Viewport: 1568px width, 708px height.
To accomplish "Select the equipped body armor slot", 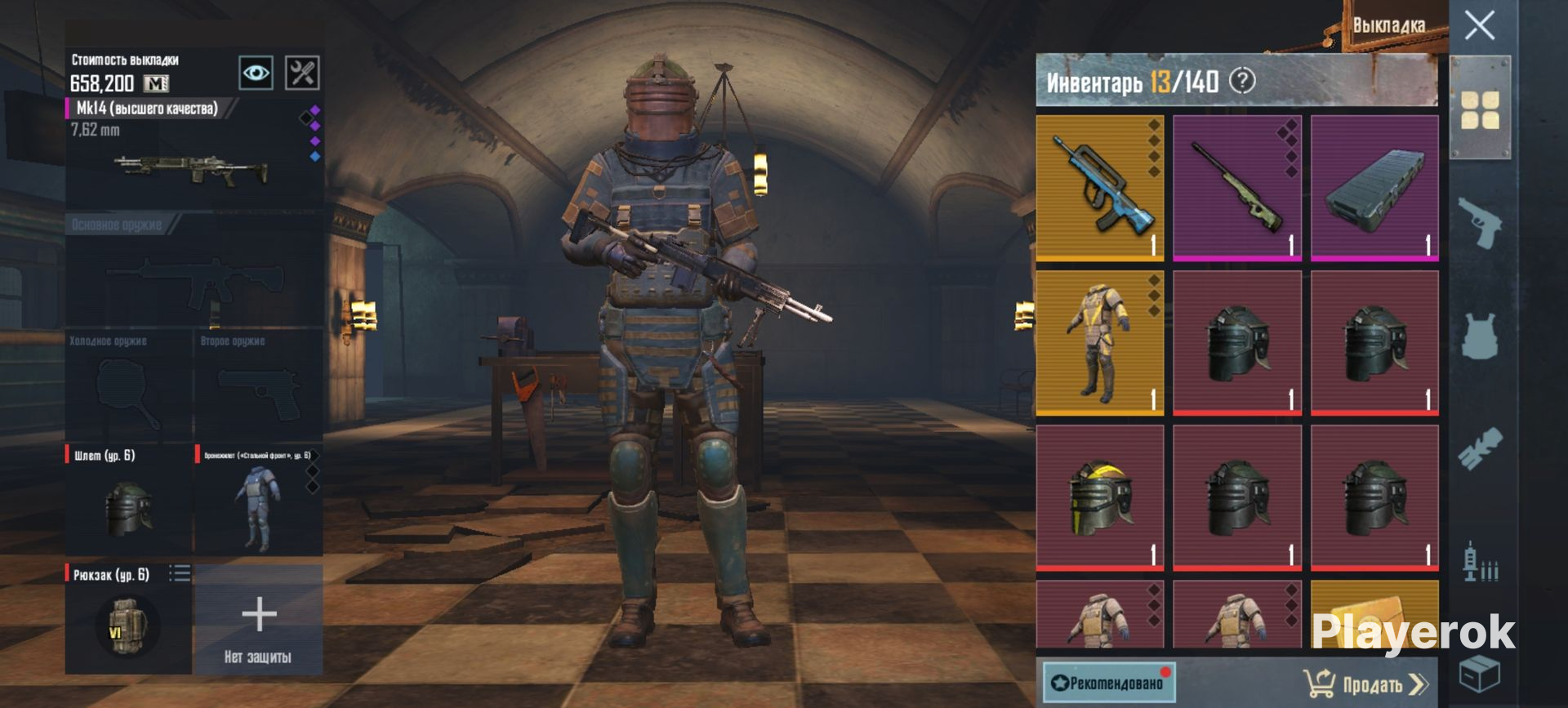I will [x=258, y=501].
